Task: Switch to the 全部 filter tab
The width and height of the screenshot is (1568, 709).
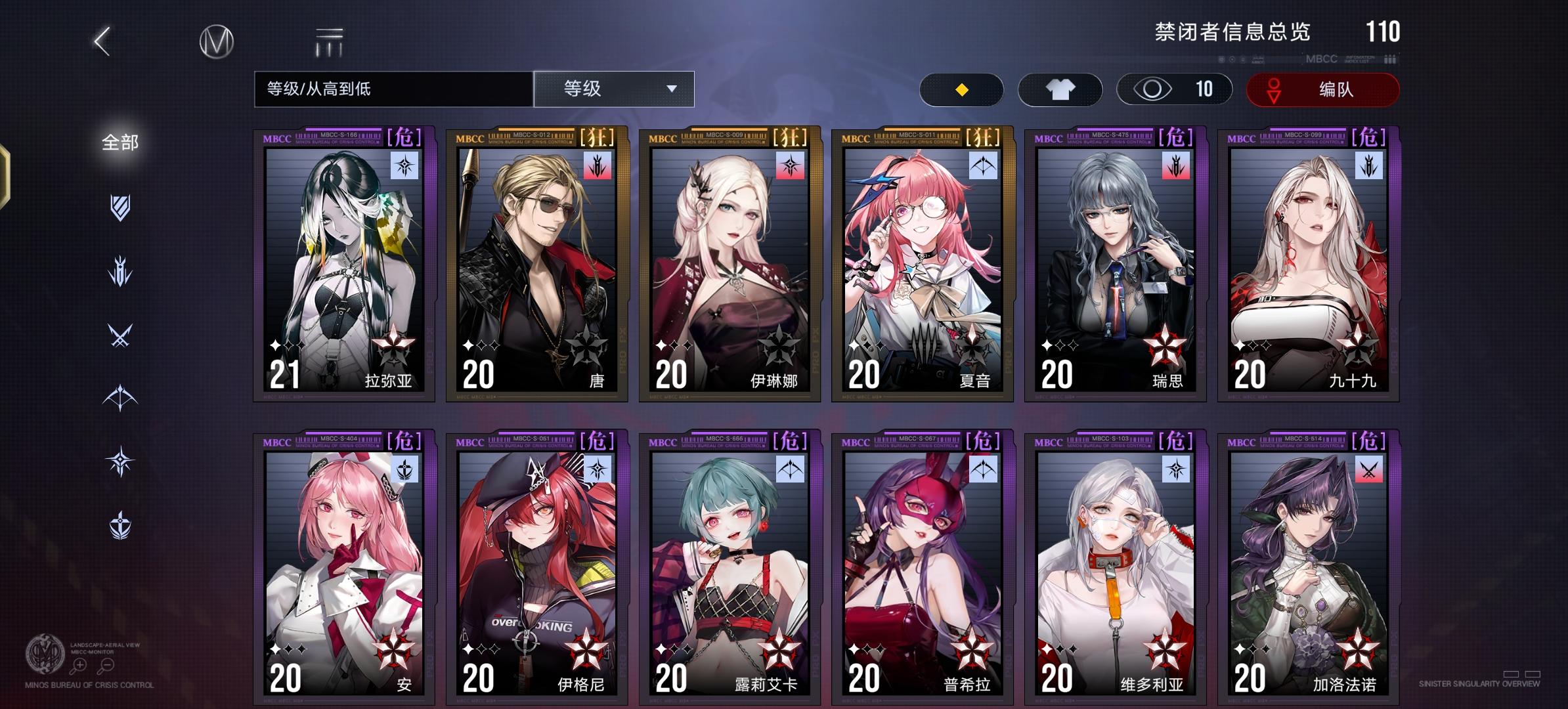Action: click(119, 140)
